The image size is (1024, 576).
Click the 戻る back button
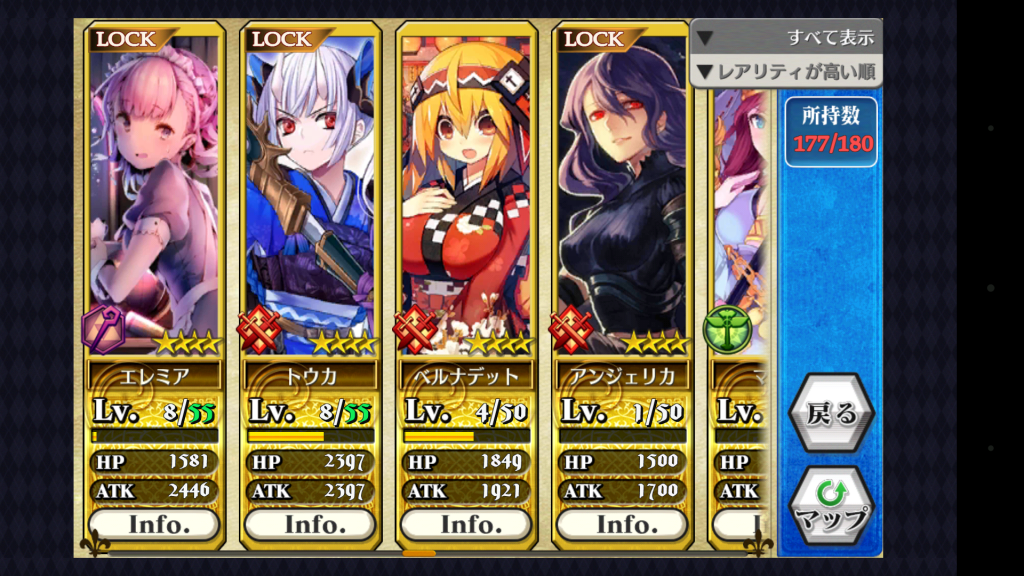[830, 413]
